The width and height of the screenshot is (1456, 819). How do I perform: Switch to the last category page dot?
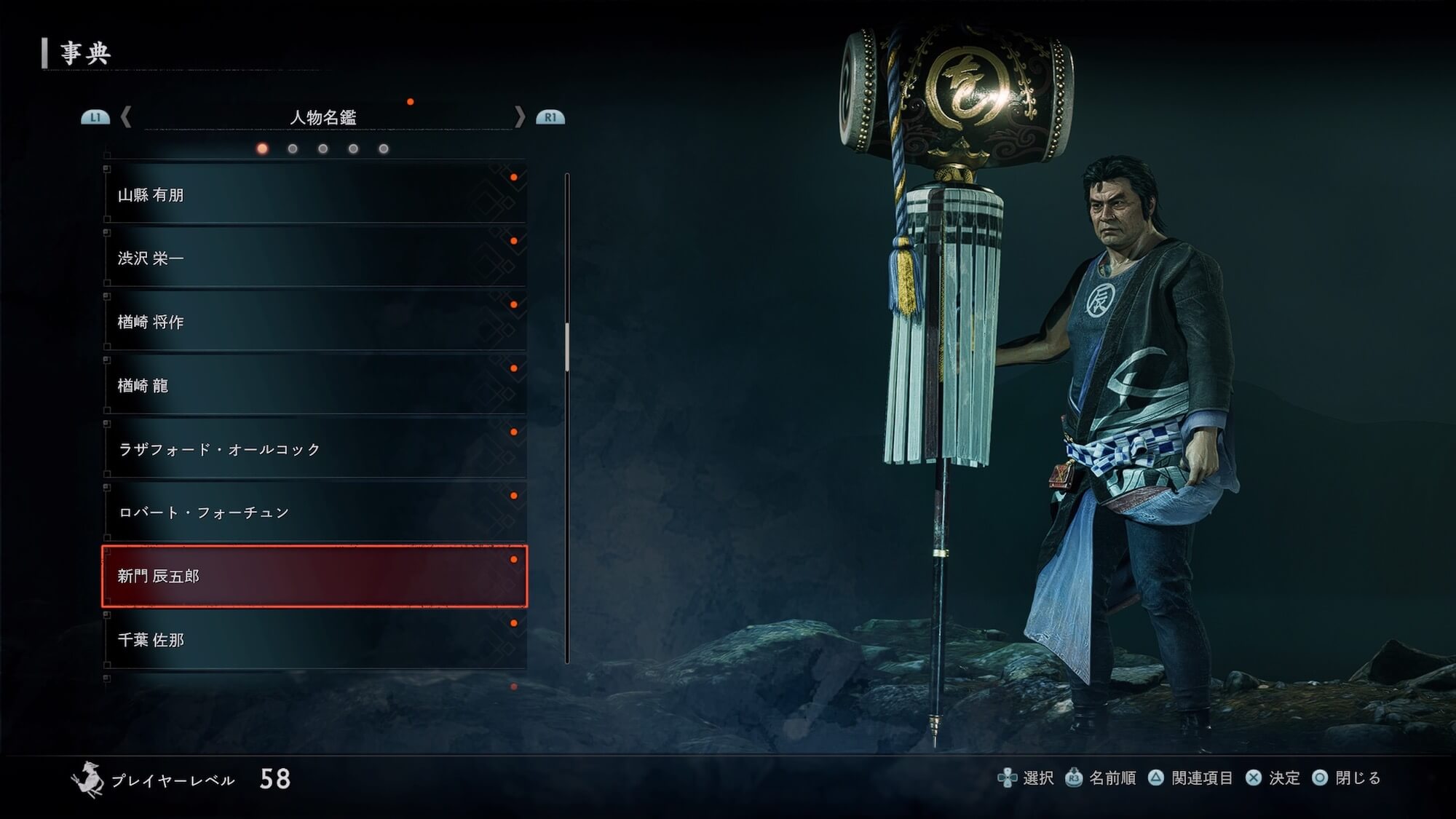(x=384, y=149)
